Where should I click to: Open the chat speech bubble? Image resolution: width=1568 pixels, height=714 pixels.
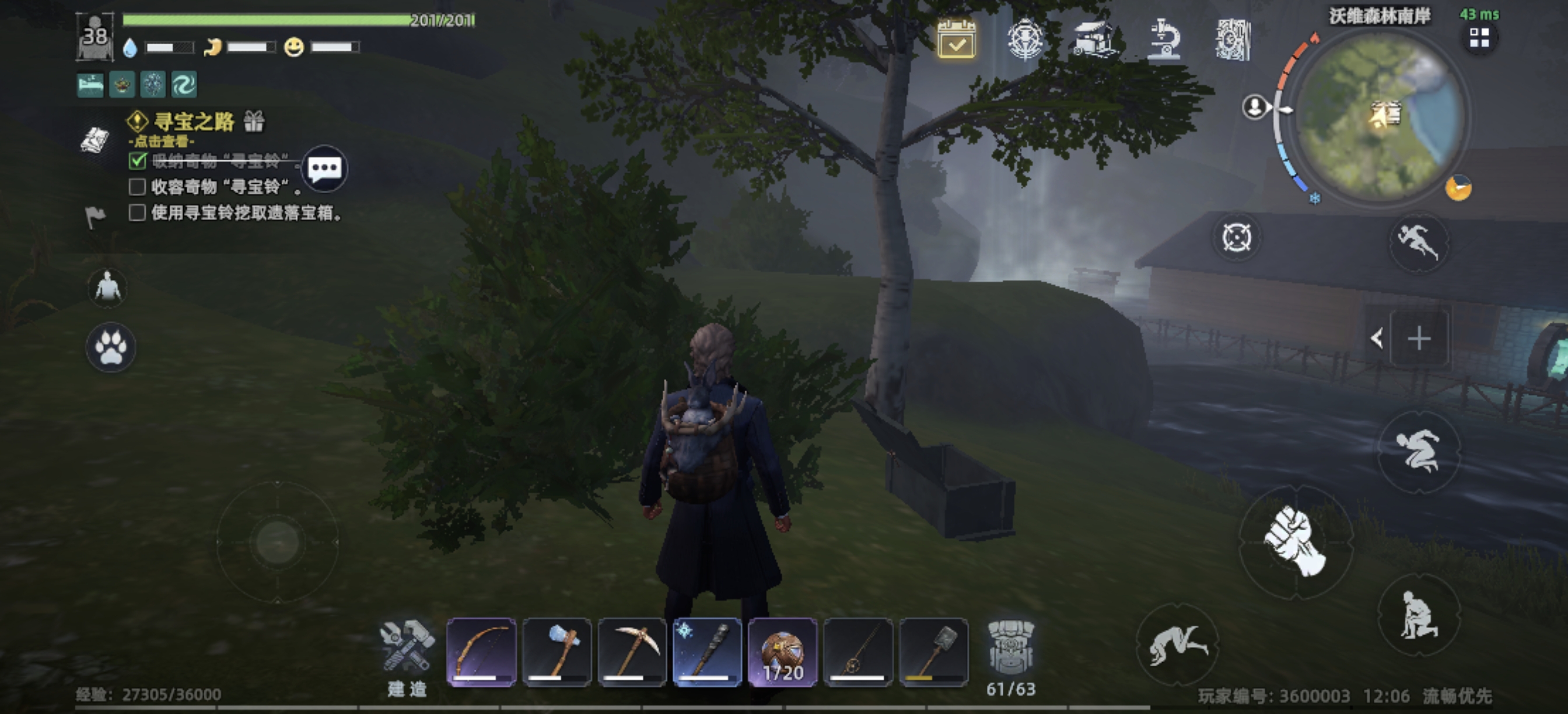point(324,168)
